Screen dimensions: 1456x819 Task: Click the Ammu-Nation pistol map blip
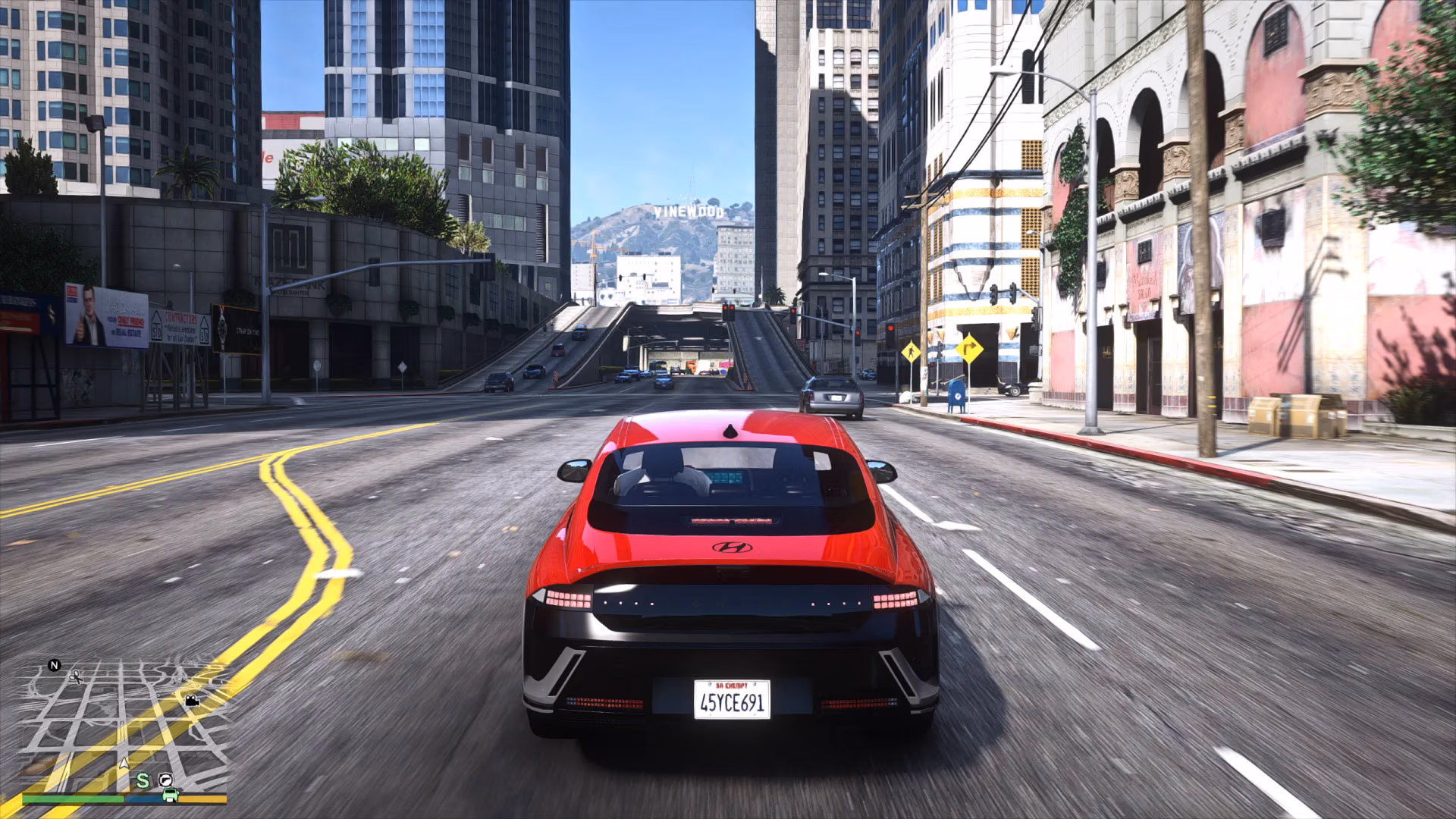pyautogui.click(x=165, y=780)
